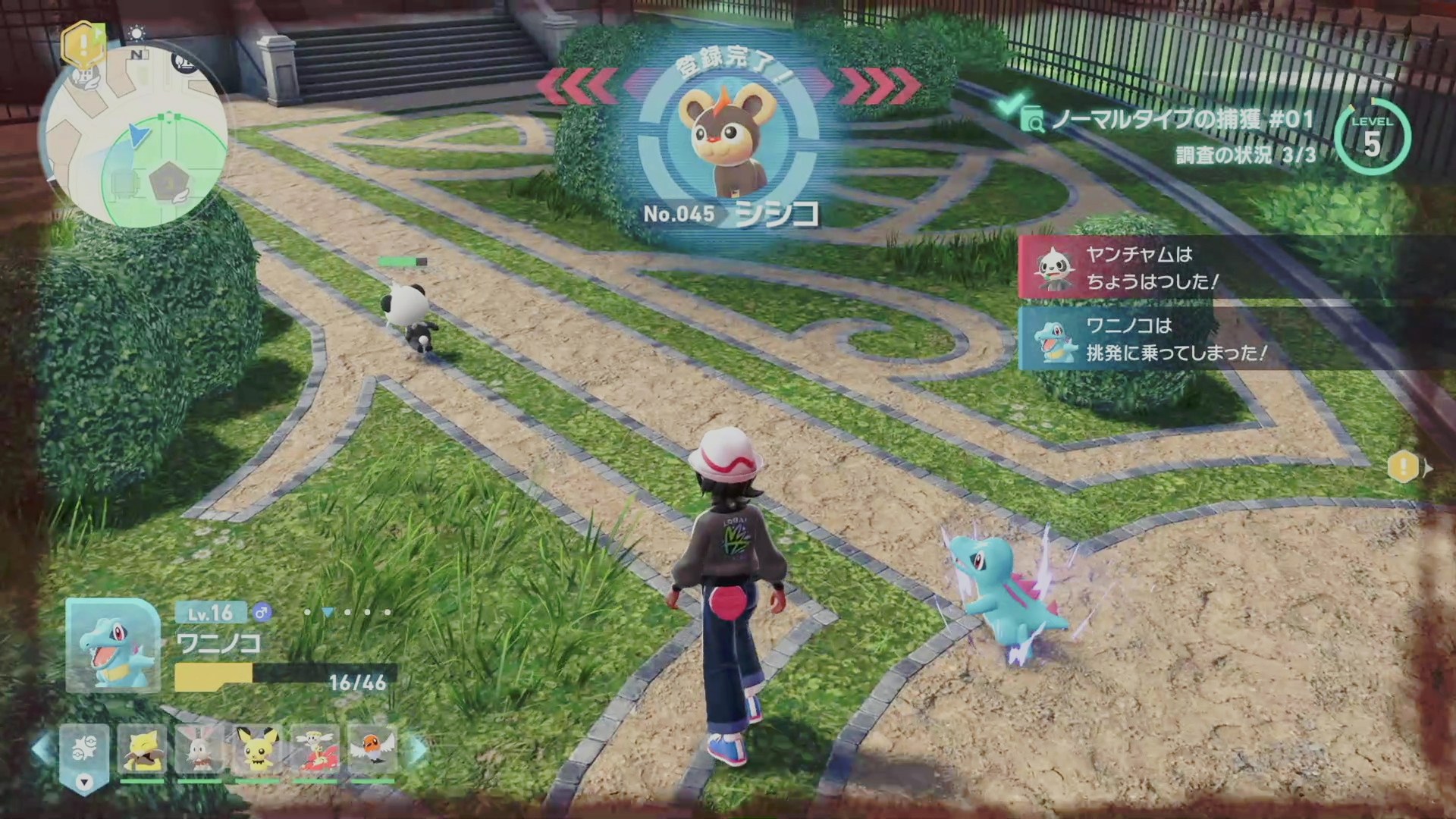Image resolution: width=1456 pixels, height=819 pixels.
Task: Select the active Totodile portrait
Action: (114, 645)
